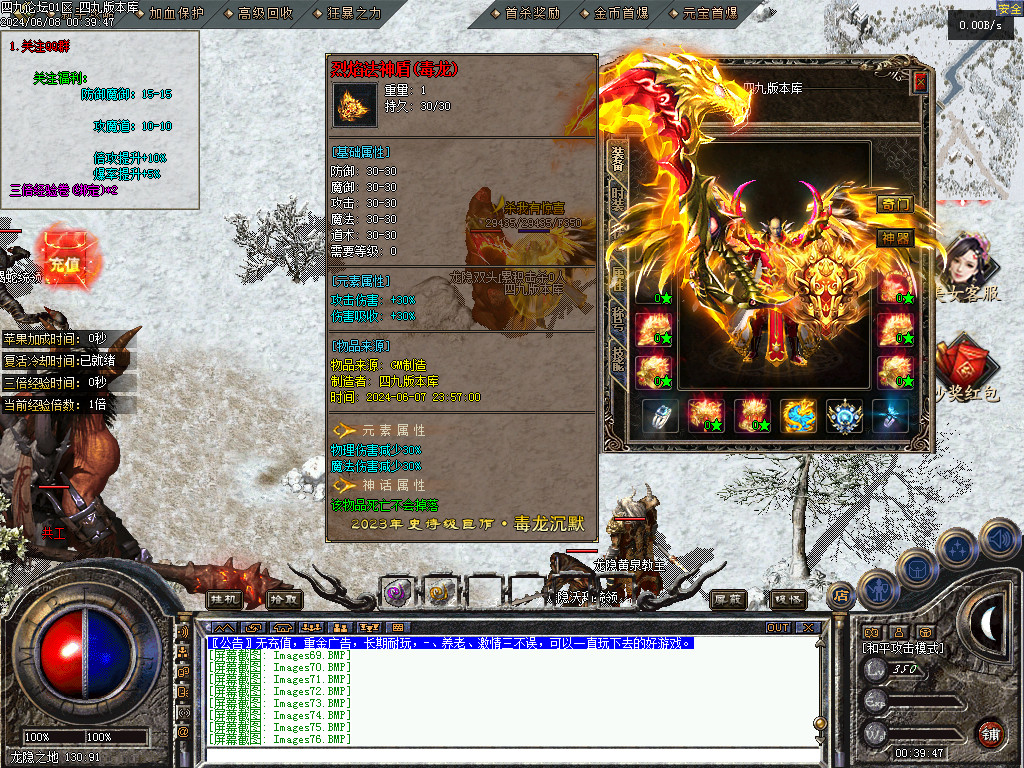Open the 神器 artifact button
The width and height of the screenshot is (1024, 768).
click(896, 238)
